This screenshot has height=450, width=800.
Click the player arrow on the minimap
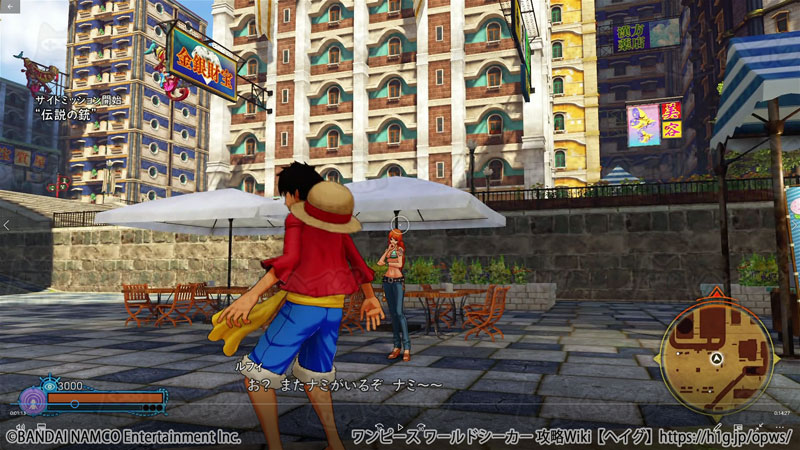[717, 357]
